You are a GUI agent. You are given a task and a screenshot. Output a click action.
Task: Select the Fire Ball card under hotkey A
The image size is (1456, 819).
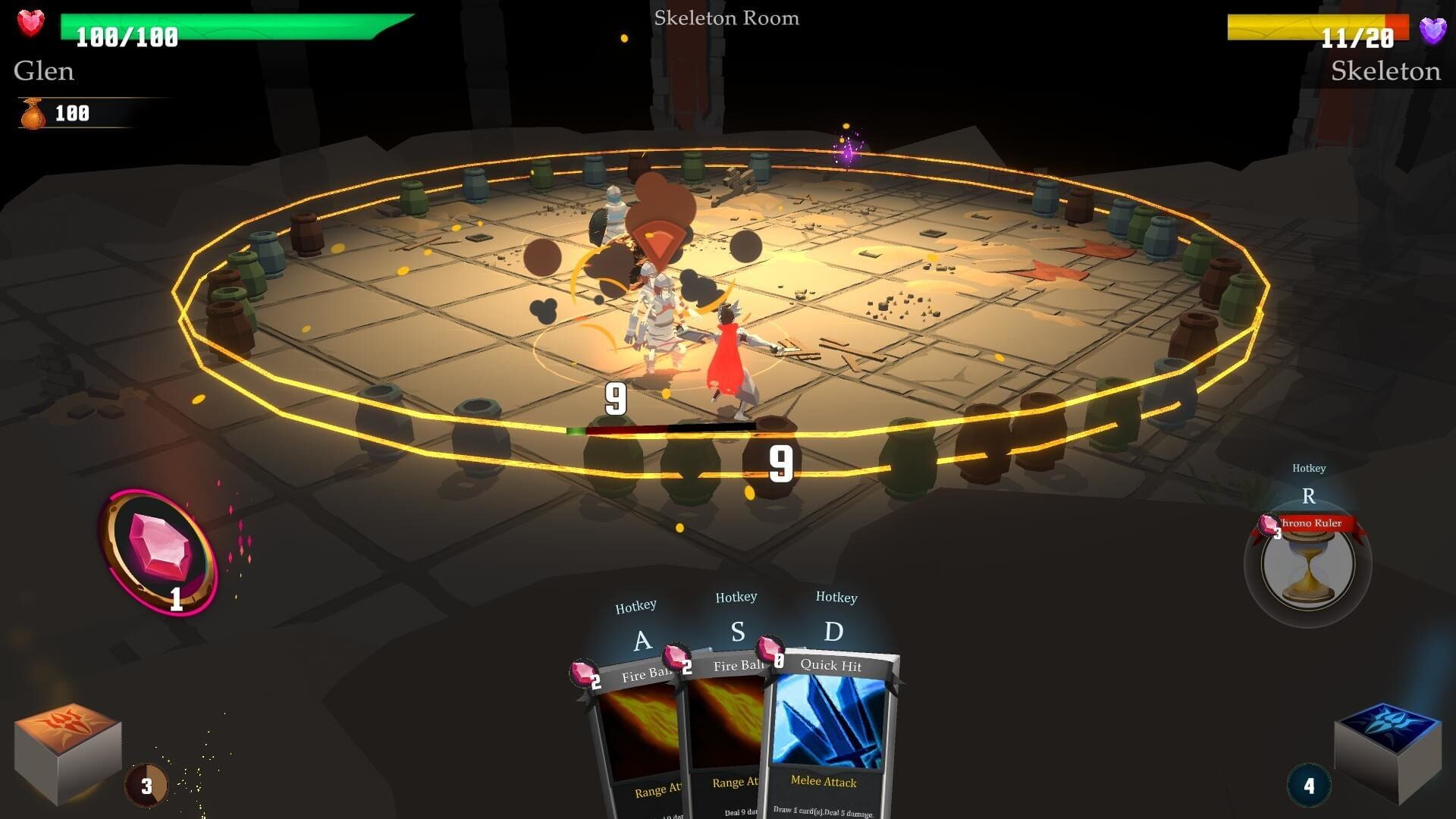click(x=637, y=728)
